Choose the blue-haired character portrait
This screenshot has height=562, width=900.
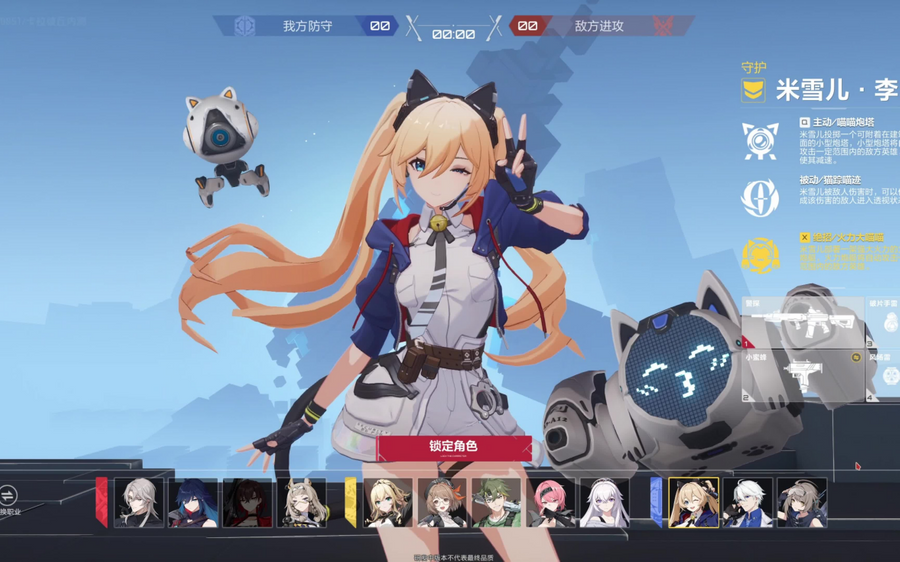[x=192, y=502]
